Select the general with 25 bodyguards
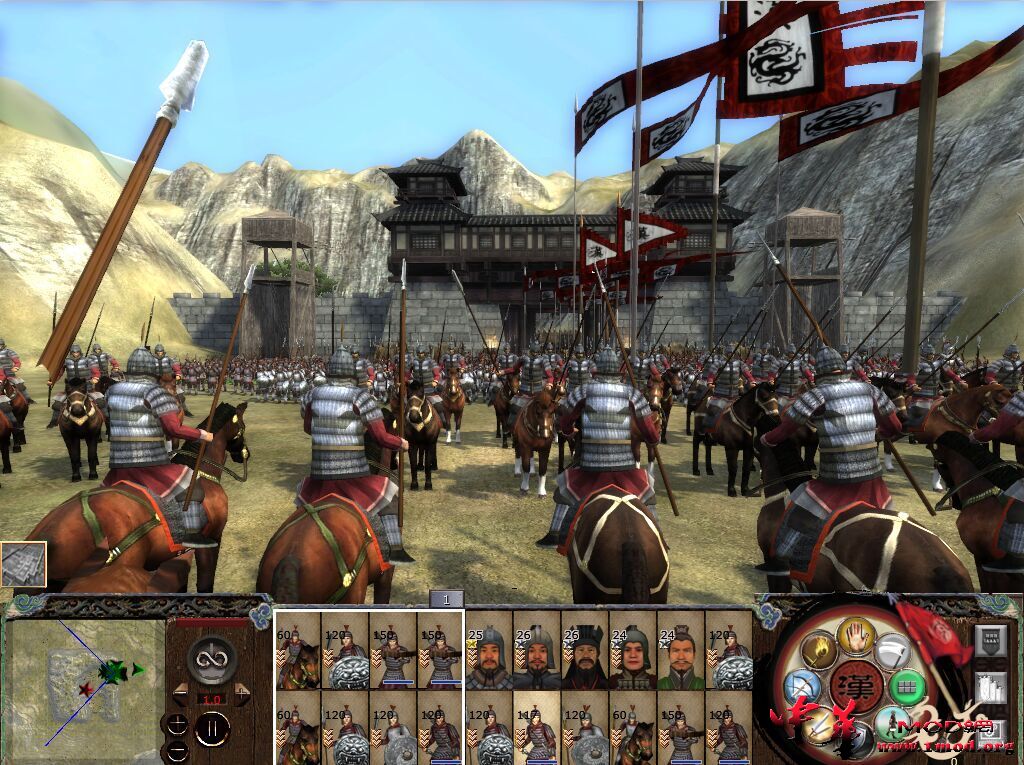 [x=489, y=651]
